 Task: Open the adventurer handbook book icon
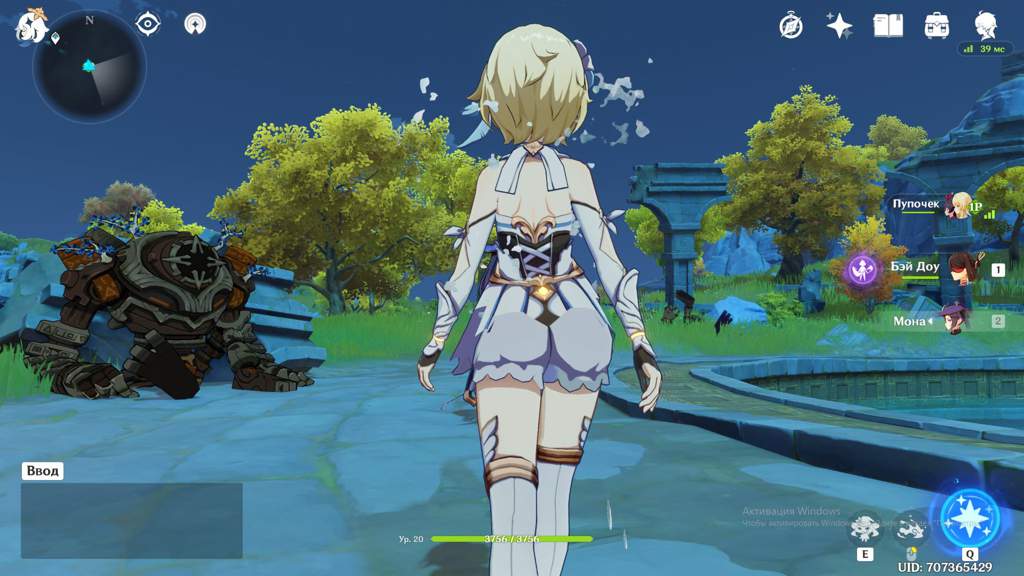click(x=888, y=26)
